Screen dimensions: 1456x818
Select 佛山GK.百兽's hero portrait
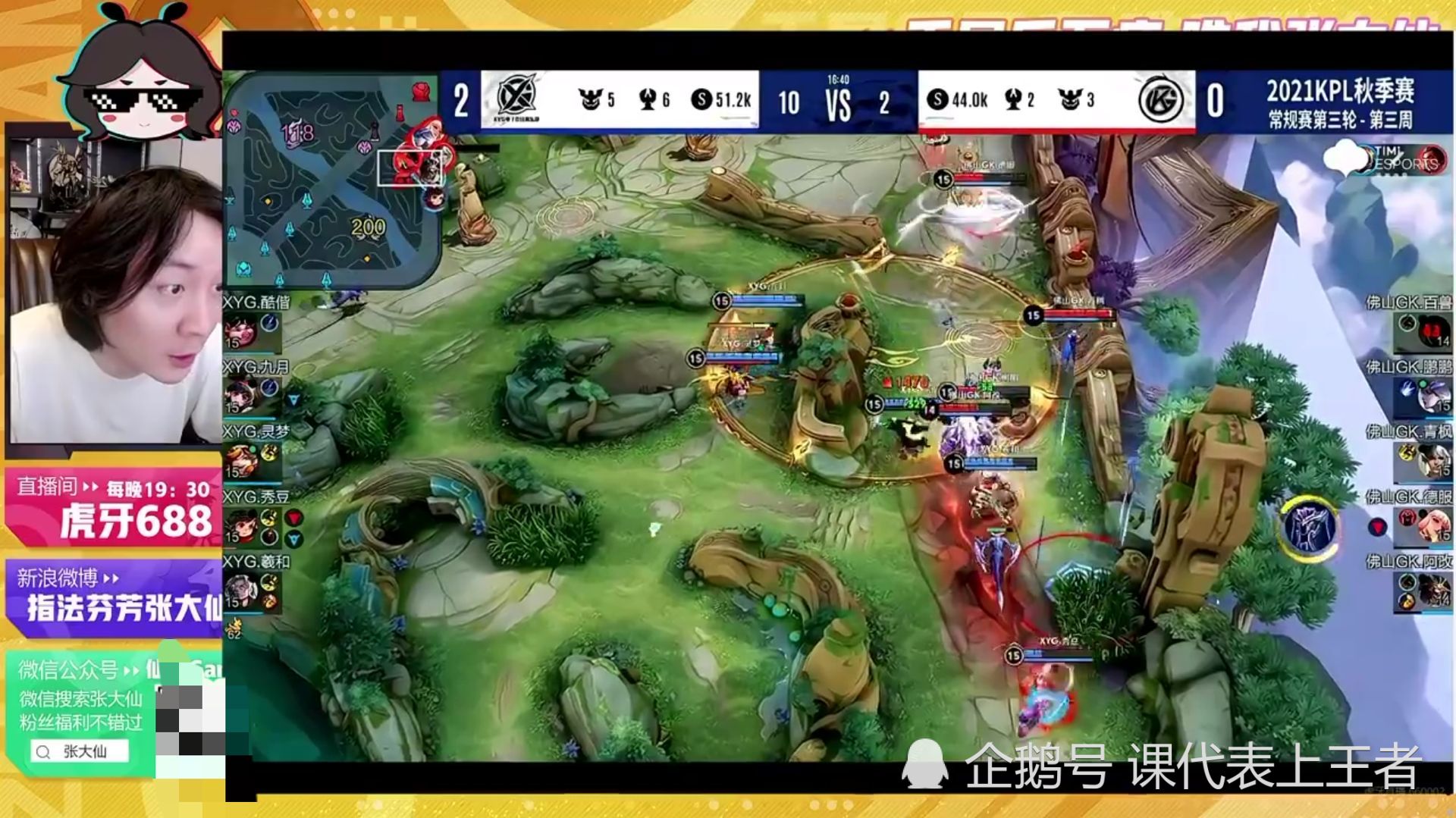pyautogui.click(x=1435, y=330)
